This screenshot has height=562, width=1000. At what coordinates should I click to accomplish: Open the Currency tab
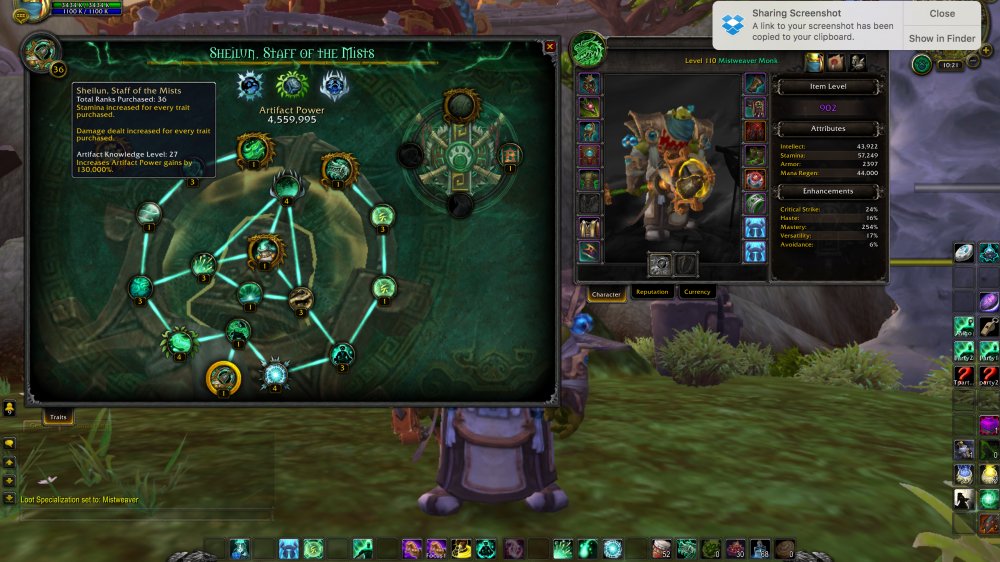pyautogui.click(x=697, y=292)
